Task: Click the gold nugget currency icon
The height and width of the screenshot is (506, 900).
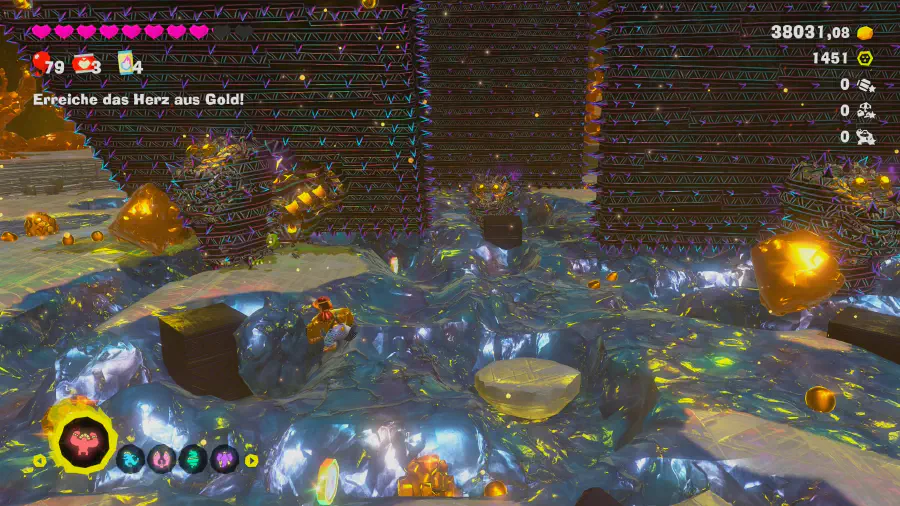Action: (x=865, y=33)
